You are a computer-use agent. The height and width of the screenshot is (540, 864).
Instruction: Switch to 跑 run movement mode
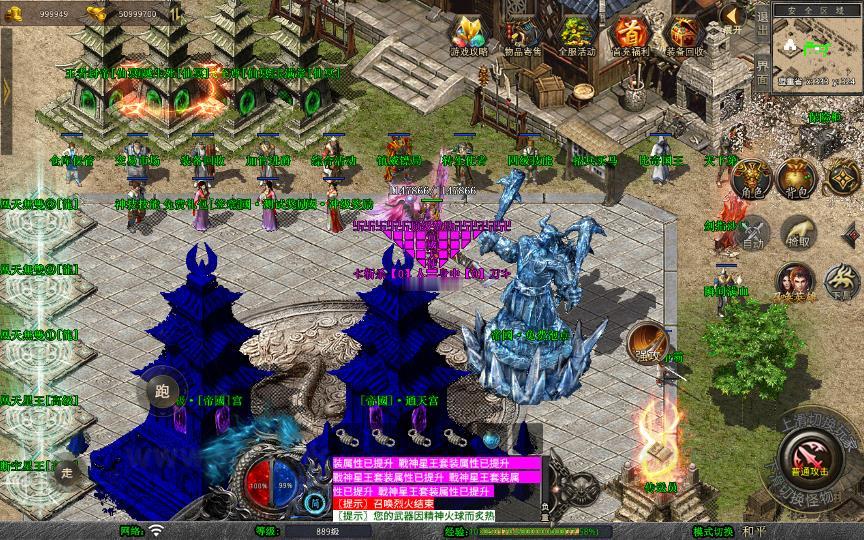[162, 391]
